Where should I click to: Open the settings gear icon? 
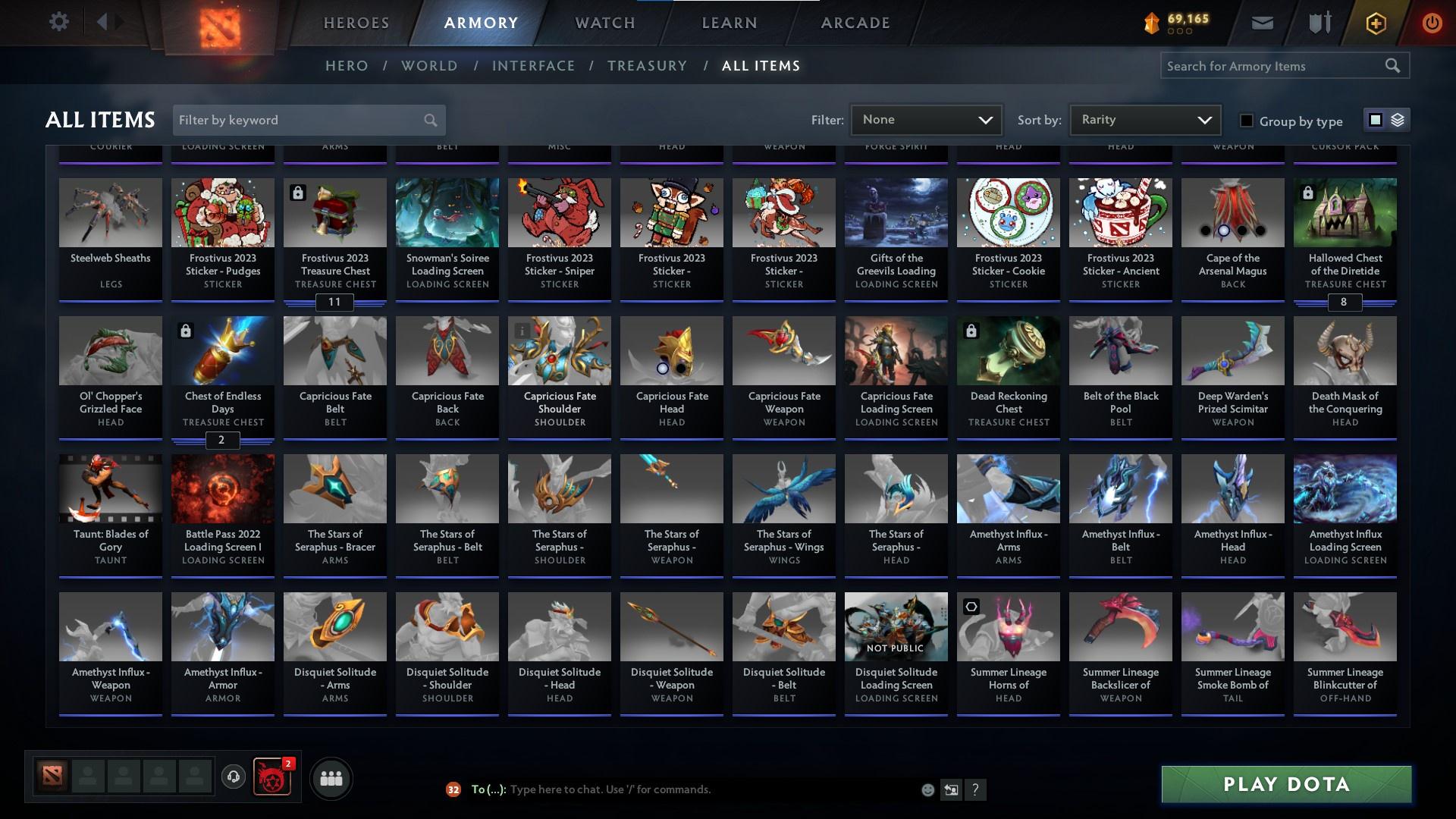click(59, 22)
